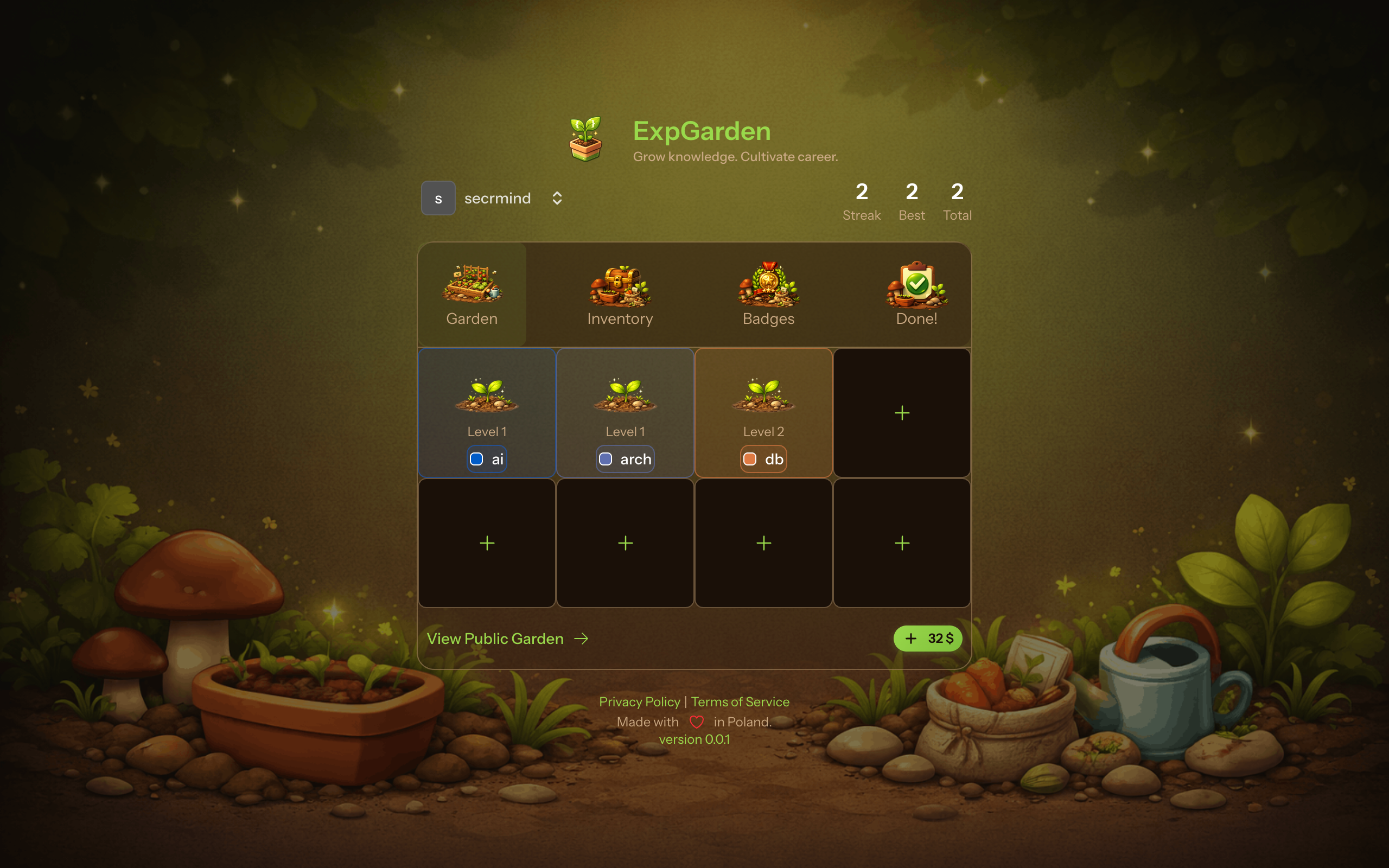Click the ExpGarden potted plant logo
The image size is (1389, 868).
pos(585,141)
